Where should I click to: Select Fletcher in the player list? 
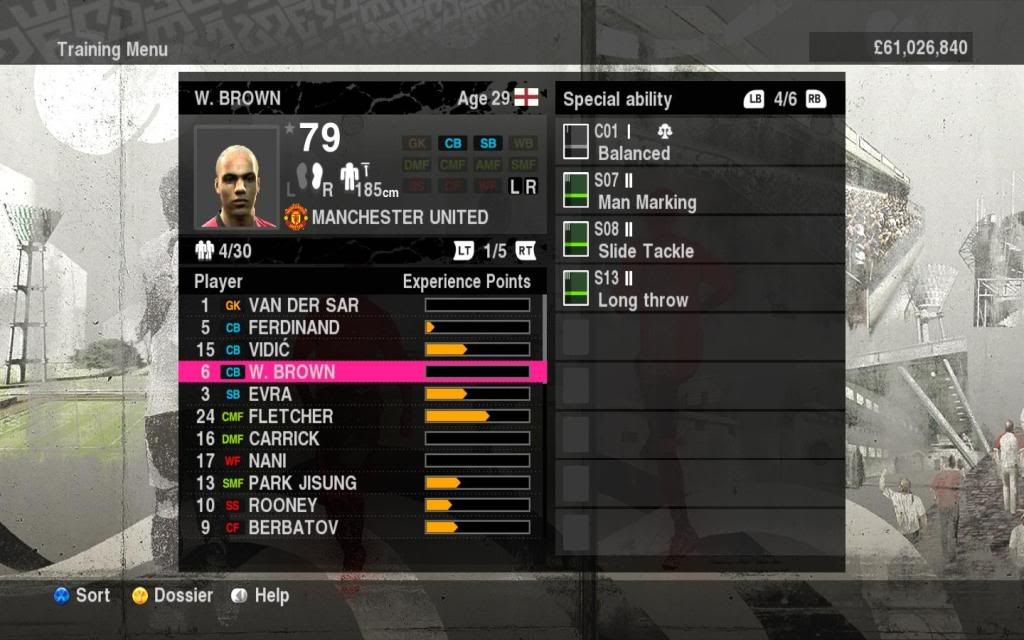360,416
